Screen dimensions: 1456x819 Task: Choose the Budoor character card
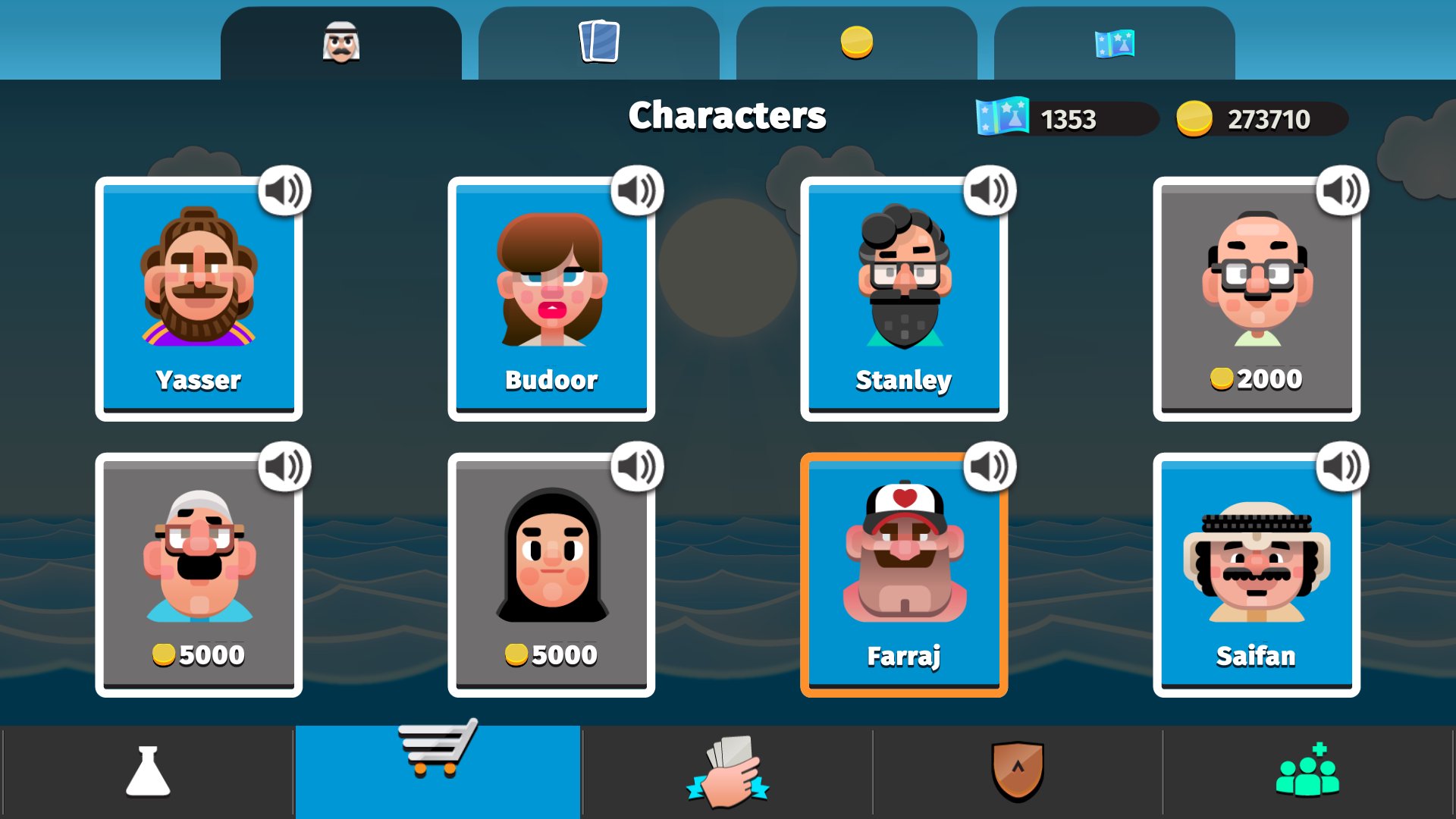tap(551, 300)
